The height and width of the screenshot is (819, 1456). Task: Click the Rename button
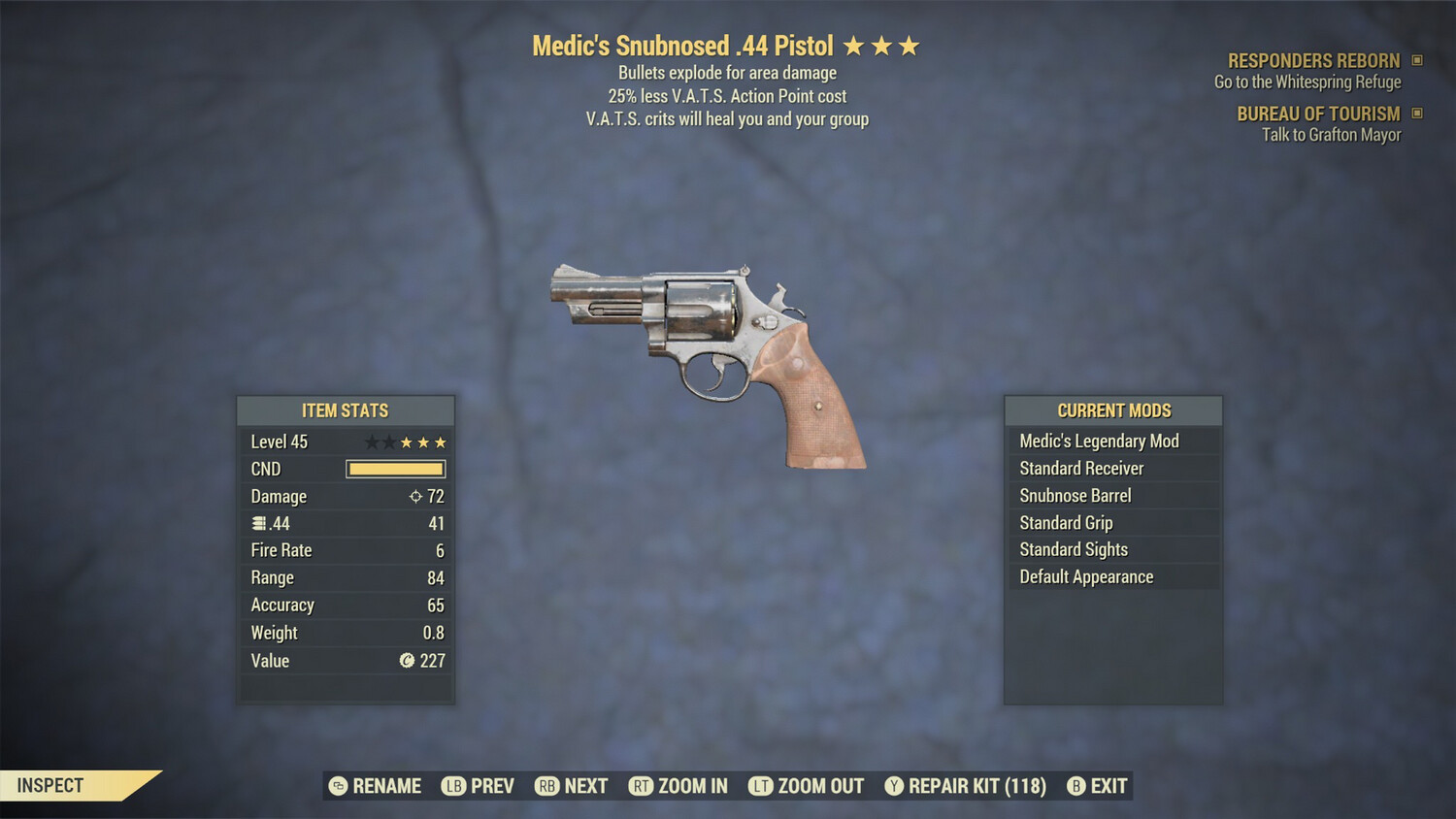pyautogui.click(x=377, y=786)
